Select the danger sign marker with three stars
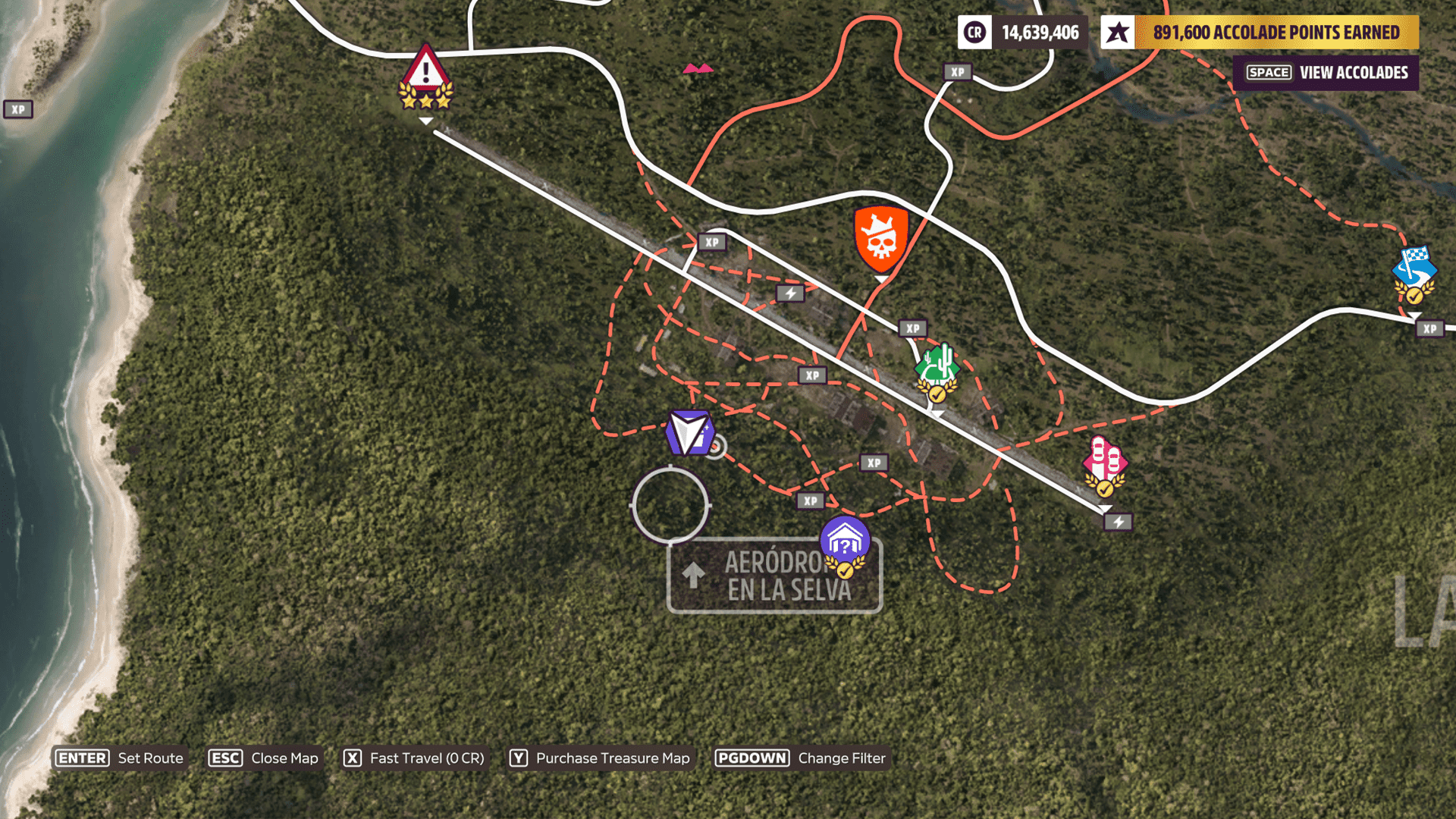1456x819 pixels. (x=425, y=77)
